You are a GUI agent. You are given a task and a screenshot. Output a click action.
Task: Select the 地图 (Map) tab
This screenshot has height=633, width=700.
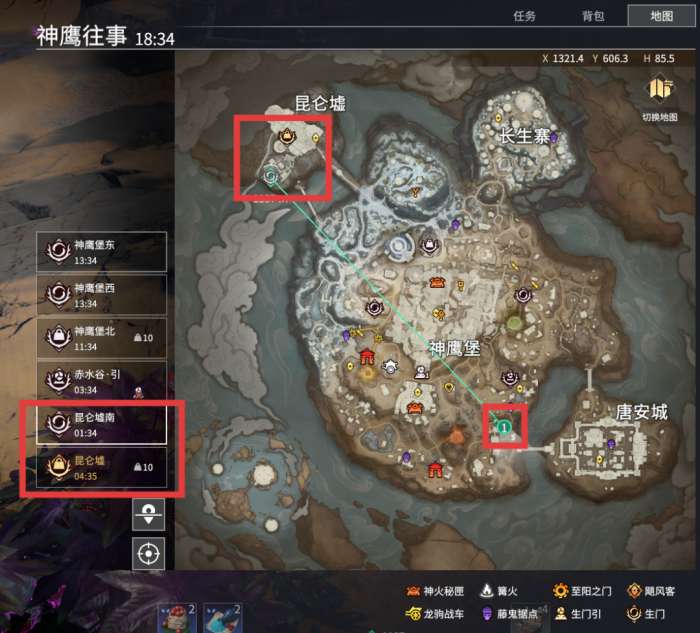click(x=661, y=16)
